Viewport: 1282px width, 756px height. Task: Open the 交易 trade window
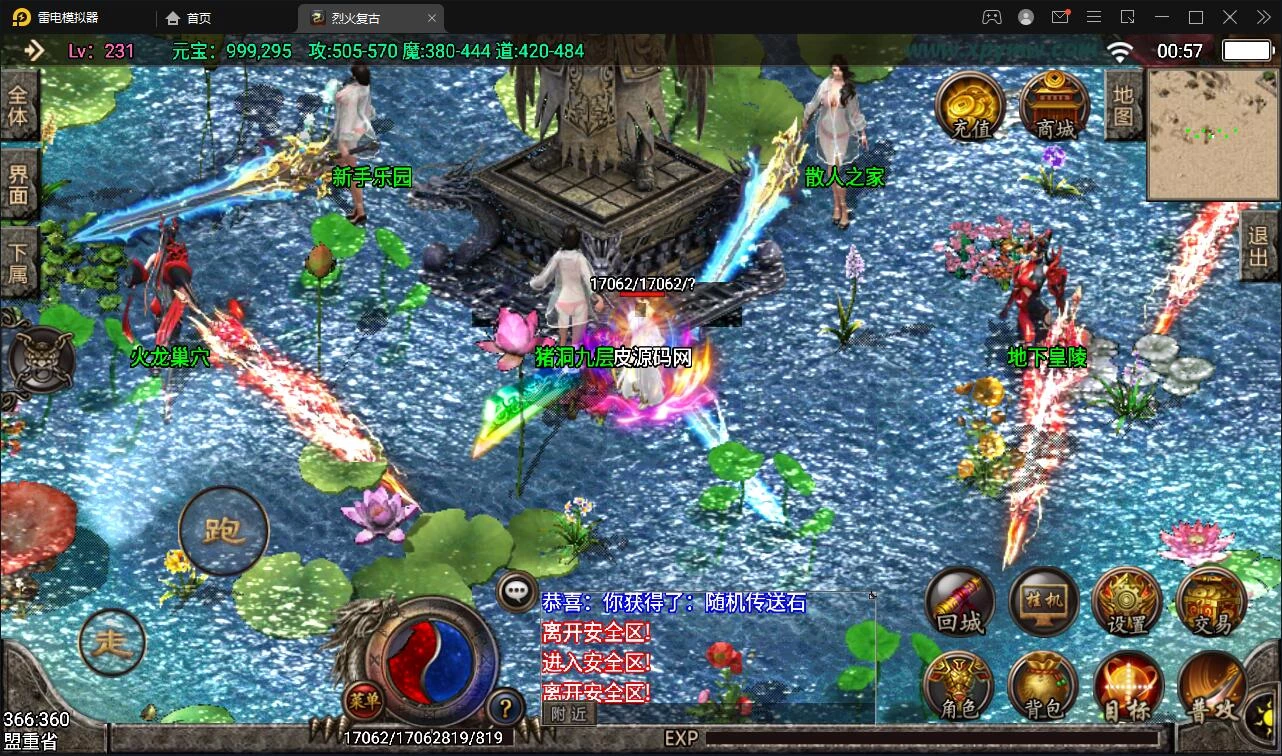point(1211,602)
